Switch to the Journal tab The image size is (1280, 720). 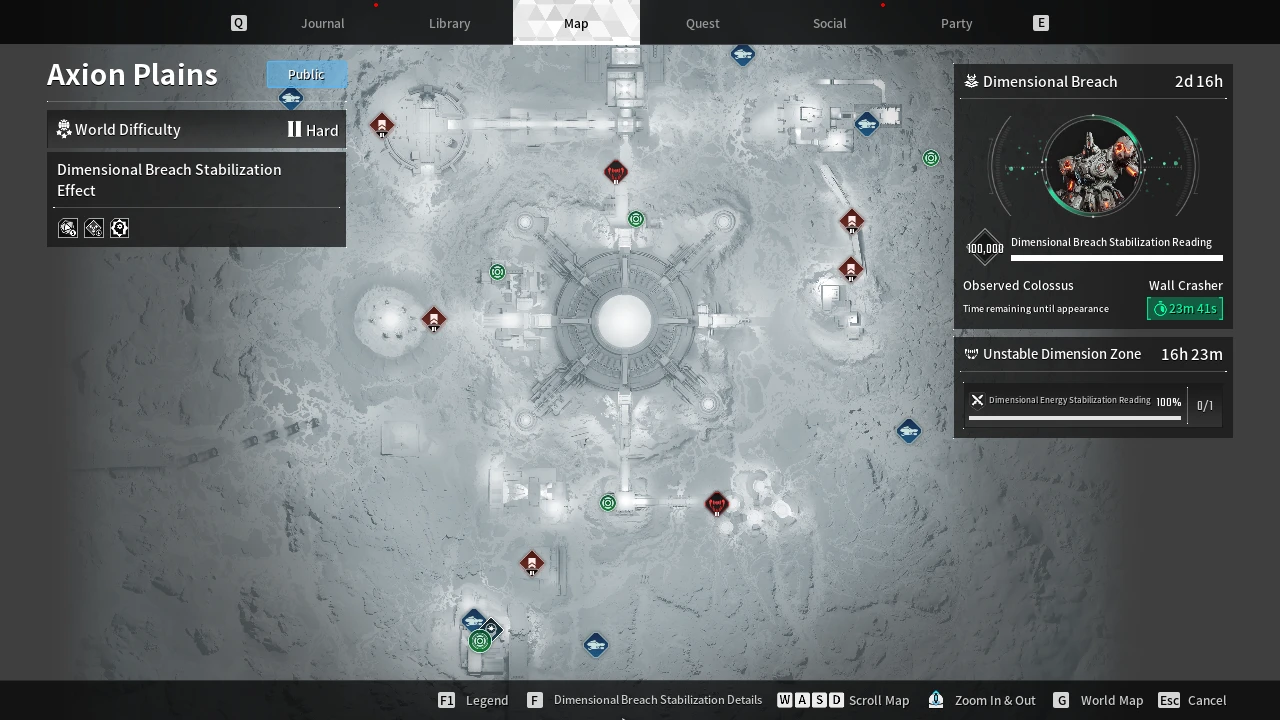[322, 23]
